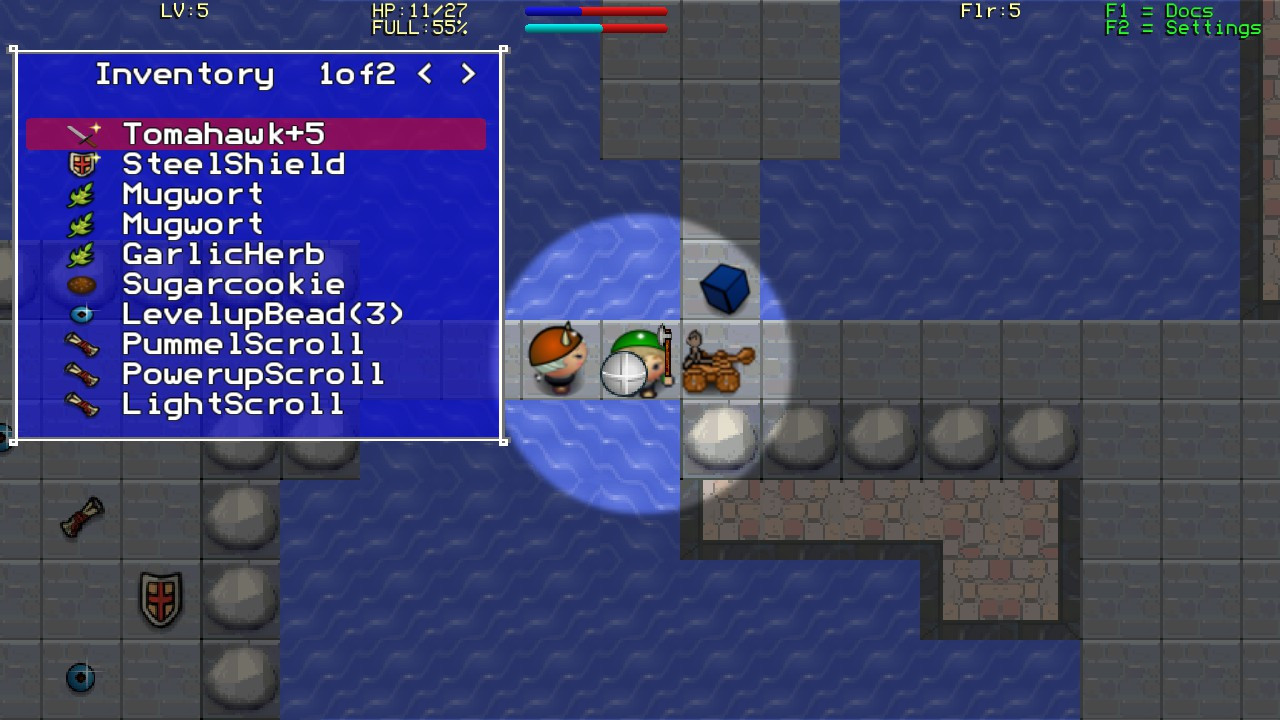Image resolution: width=1280 pixels, height=720 pixels.
Task: Click the blue bead item near the bottom left
Action: pyautogui.click(x=82, y=678)
